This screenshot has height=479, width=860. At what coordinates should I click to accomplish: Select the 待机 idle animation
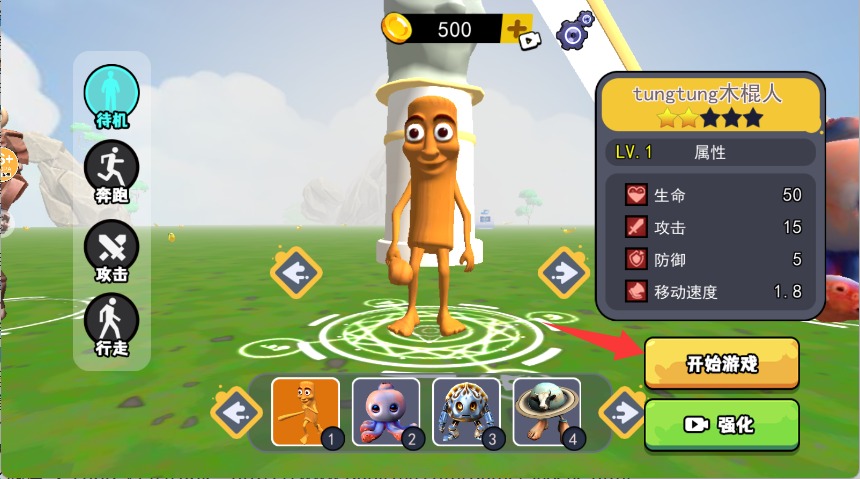click(x=111, y=95)
